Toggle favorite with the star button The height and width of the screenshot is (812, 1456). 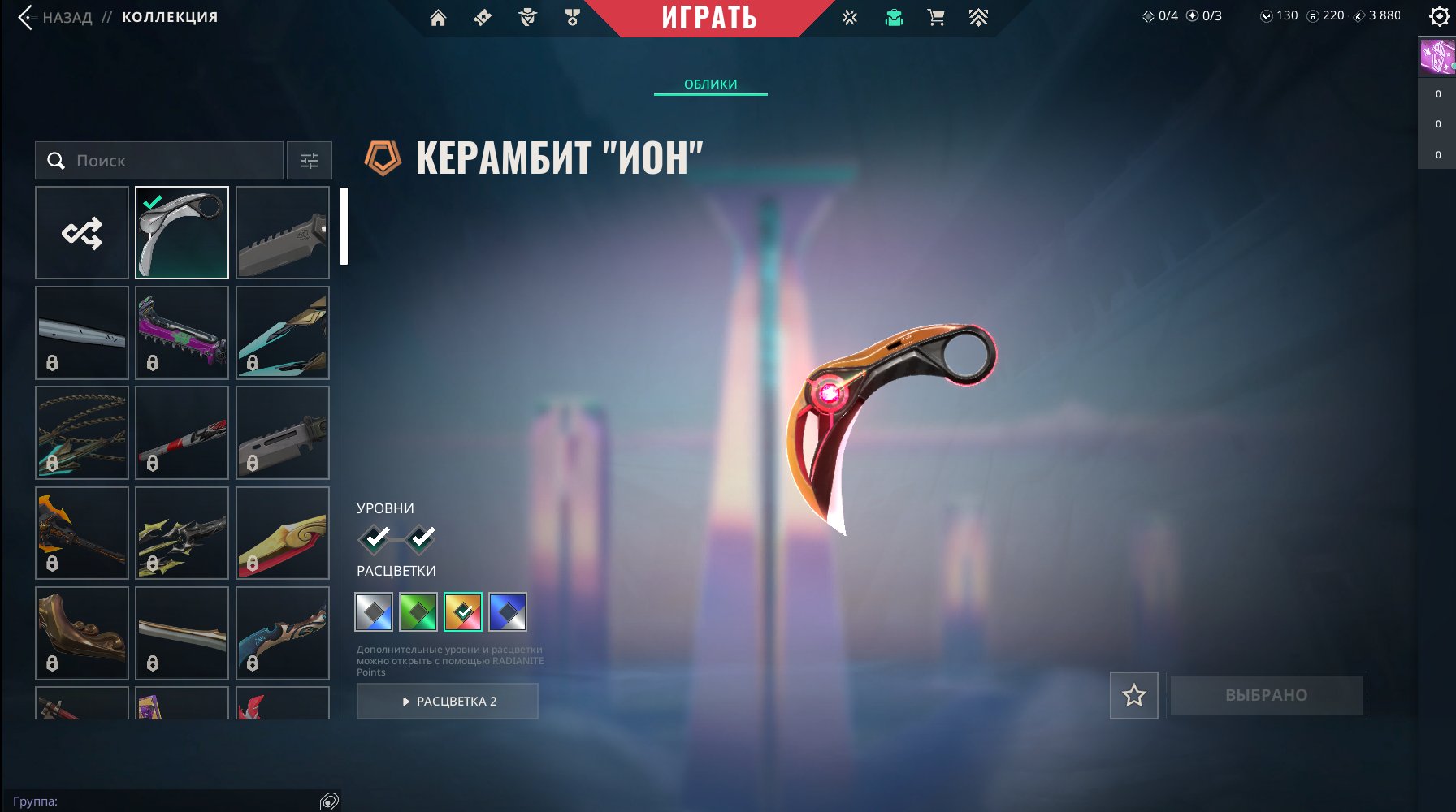click(1134, 695)
